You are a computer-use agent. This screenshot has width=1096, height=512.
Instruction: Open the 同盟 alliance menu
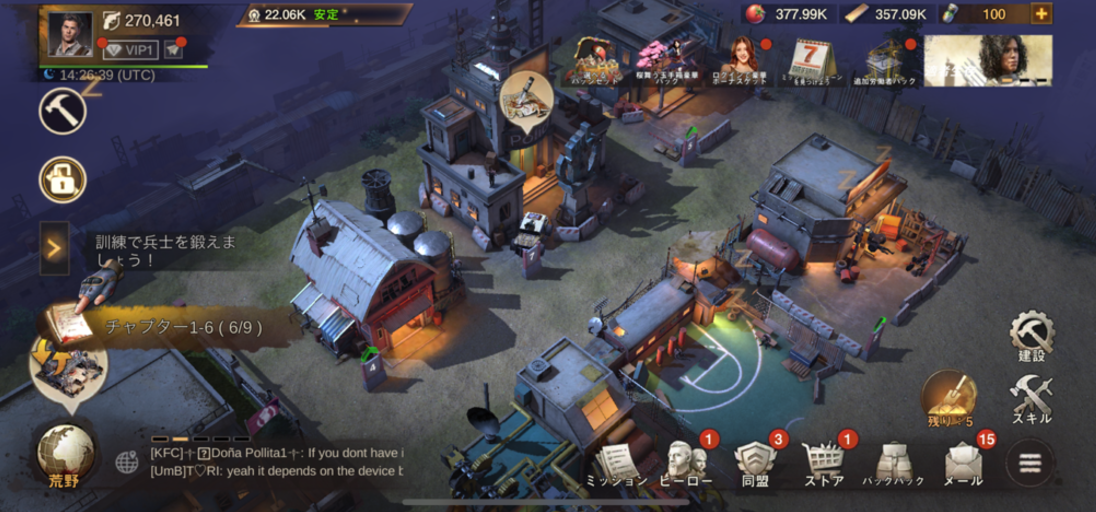(755, 465)
